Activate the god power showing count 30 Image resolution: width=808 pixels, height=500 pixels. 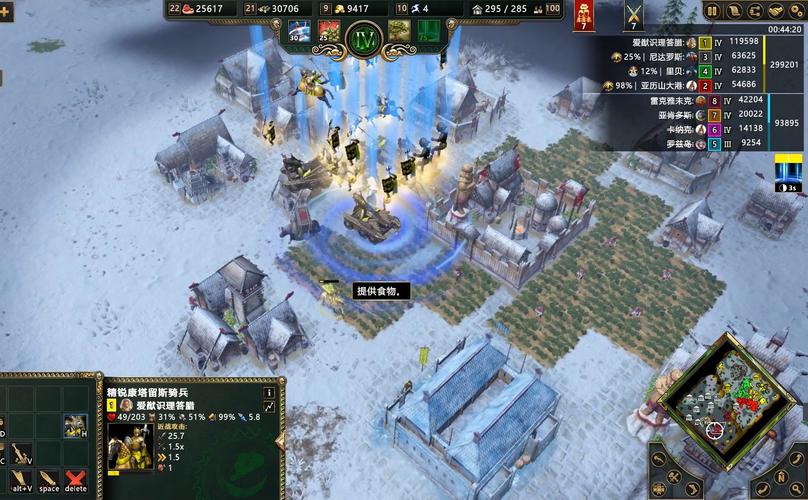point(298,31)
